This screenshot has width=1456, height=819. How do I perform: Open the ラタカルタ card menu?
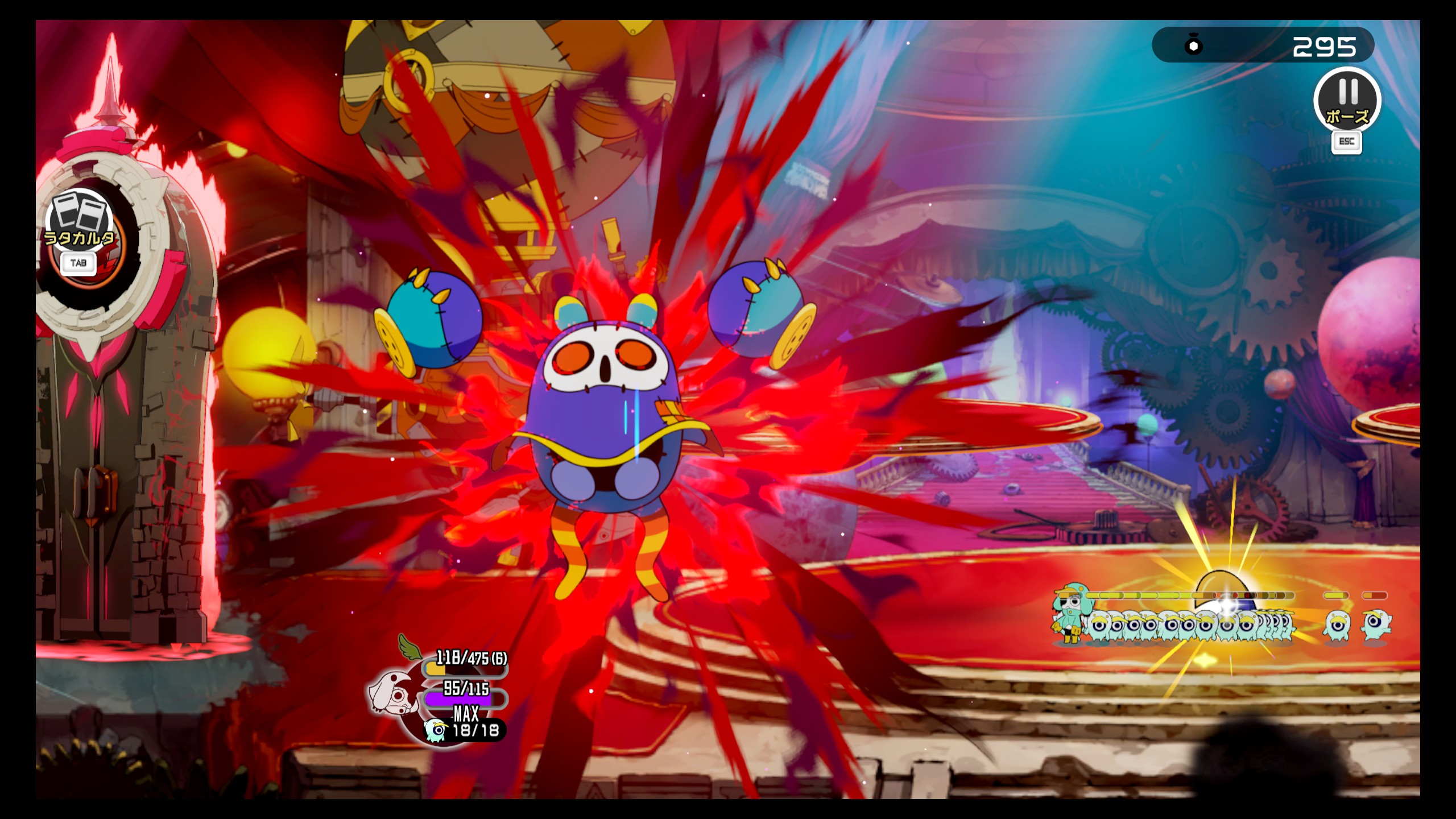click(80, 224)
